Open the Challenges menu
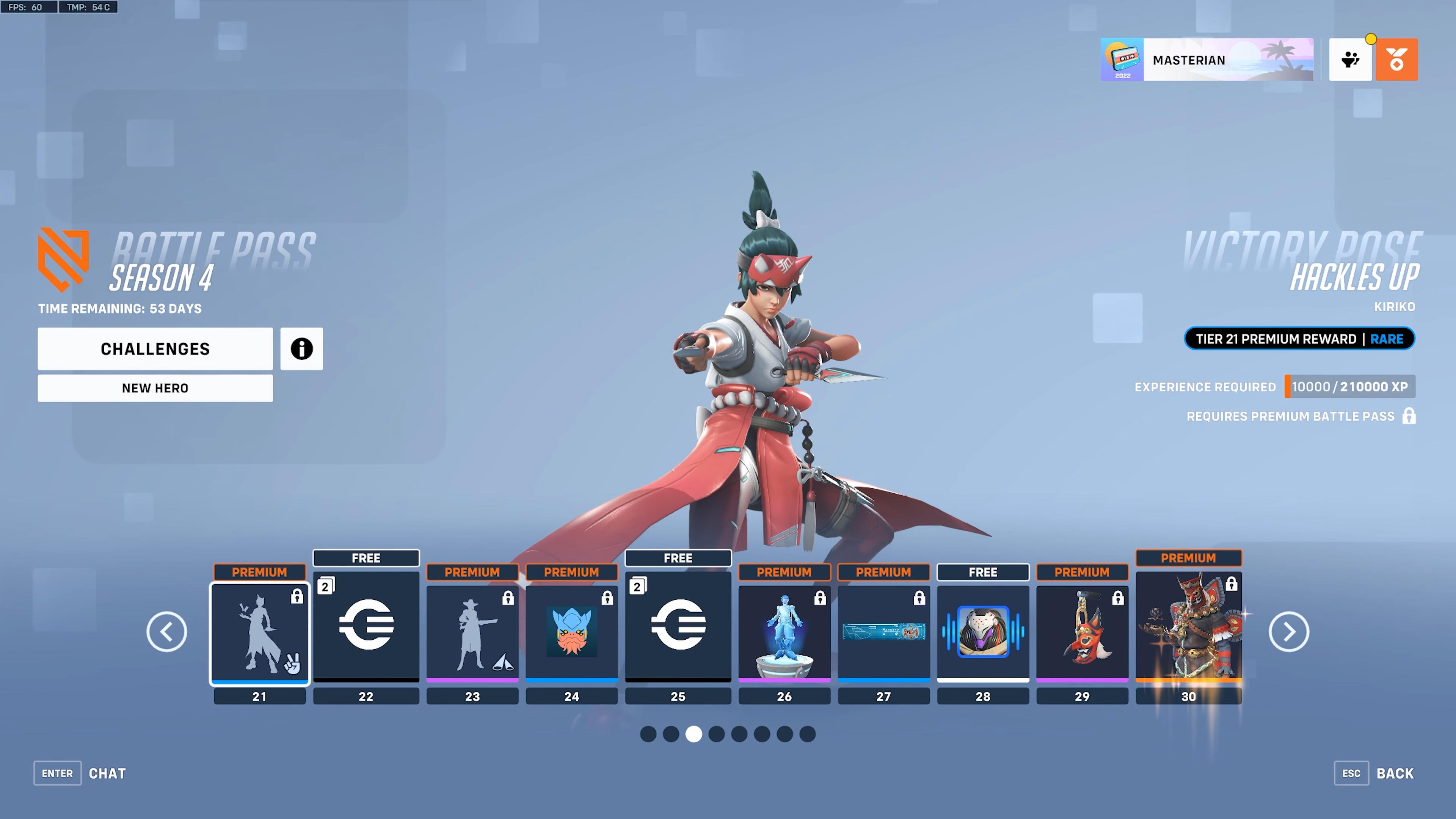The width and height of the screenshot is (1456, 819). [x=155, y=349]
